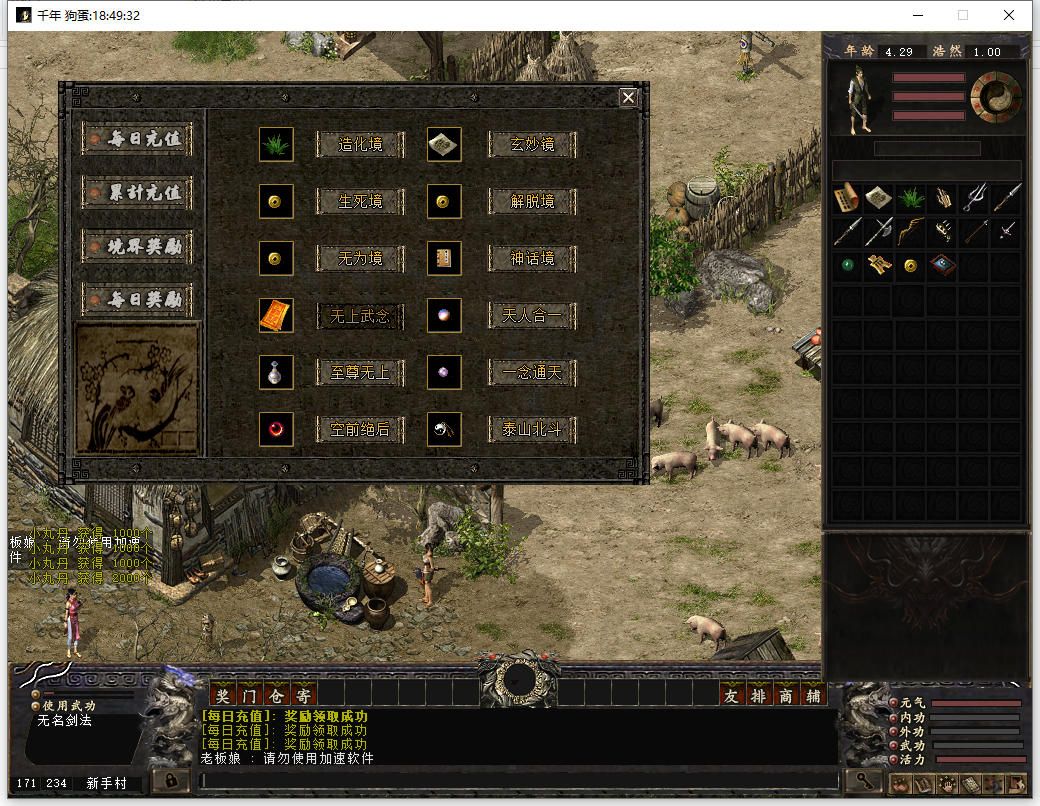Open the 友 friends button
The width and height of the screenshot is (1040, 806).
(732, 695)
